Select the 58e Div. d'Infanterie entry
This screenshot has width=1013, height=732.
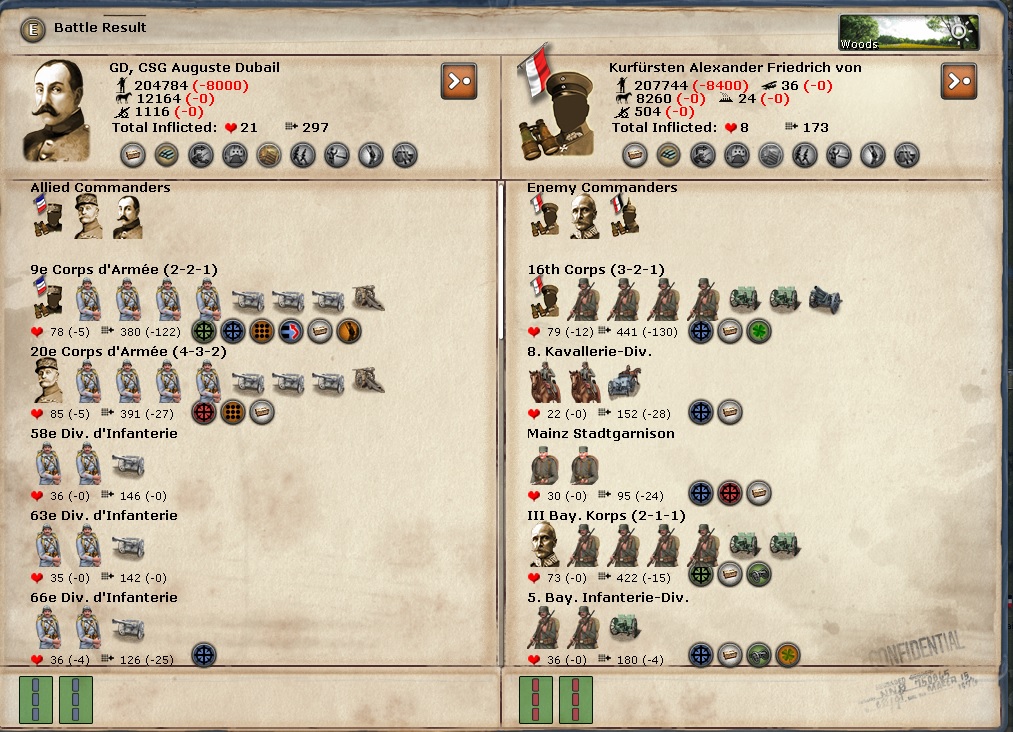(x=104, y=434)
